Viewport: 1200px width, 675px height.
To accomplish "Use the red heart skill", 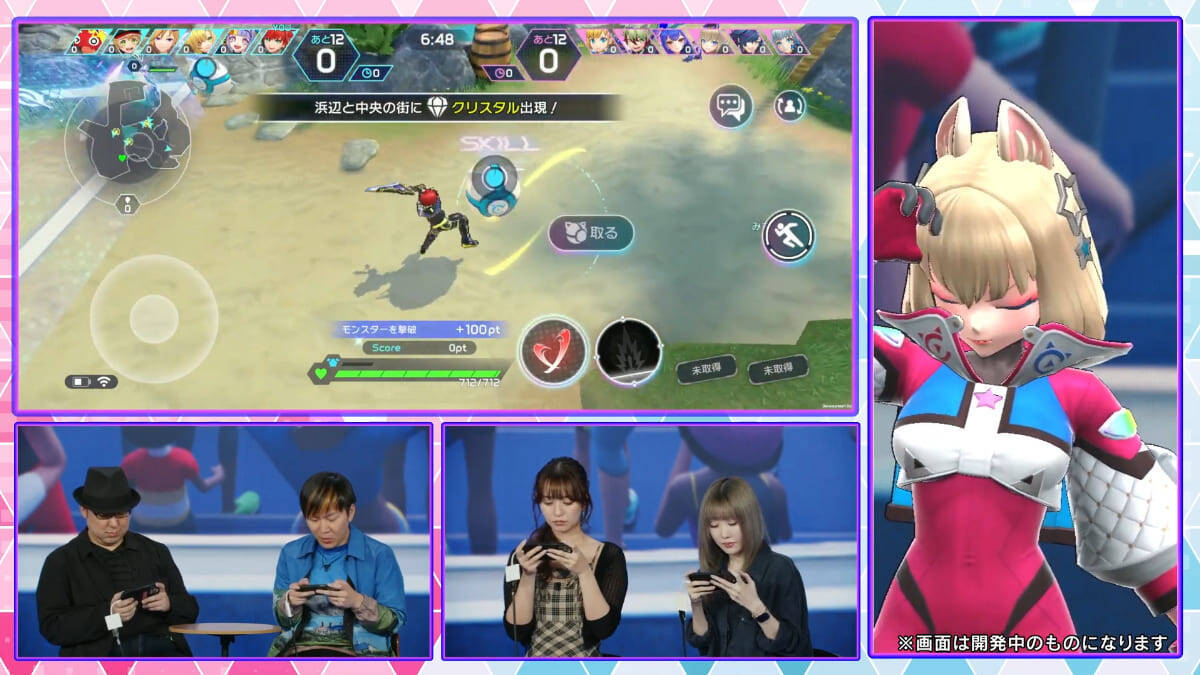I will coord(553,352).
